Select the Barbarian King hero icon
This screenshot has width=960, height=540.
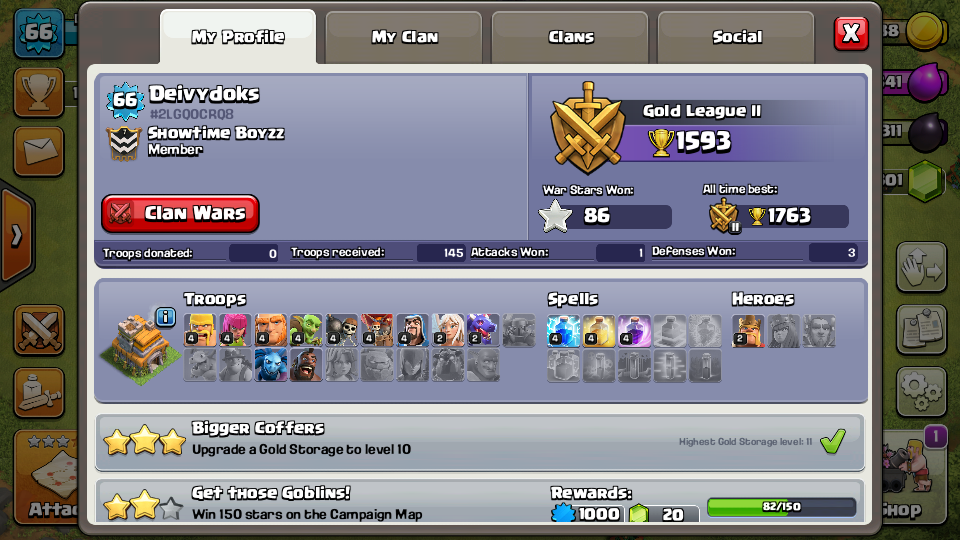(747, 329)
